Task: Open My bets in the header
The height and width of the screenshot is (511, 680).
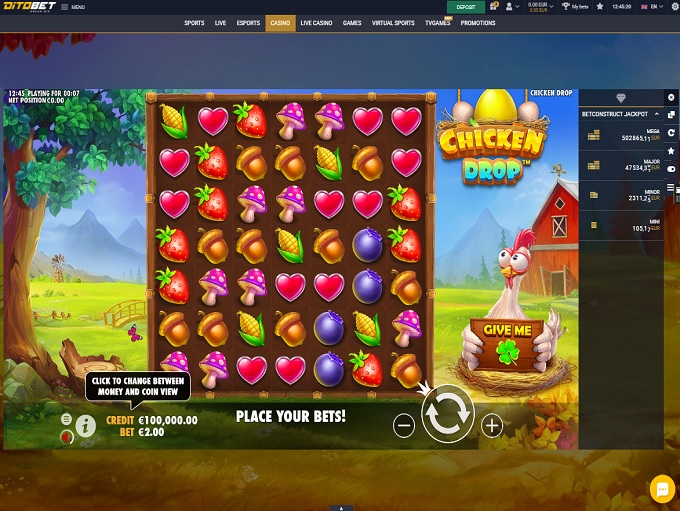Action: coord(574,6)
